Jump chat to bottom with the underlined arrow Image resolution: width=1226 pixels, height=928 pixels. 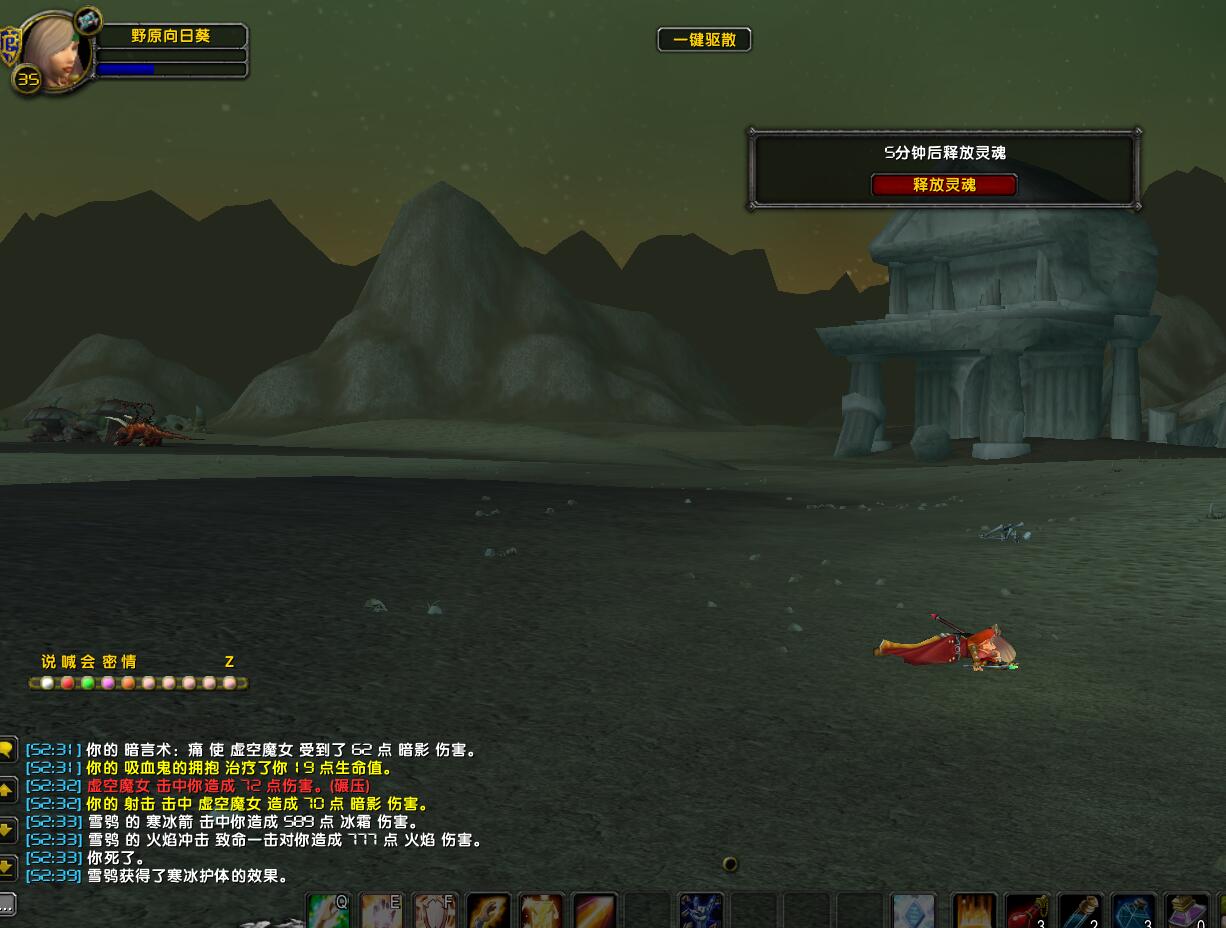point(6,867)
